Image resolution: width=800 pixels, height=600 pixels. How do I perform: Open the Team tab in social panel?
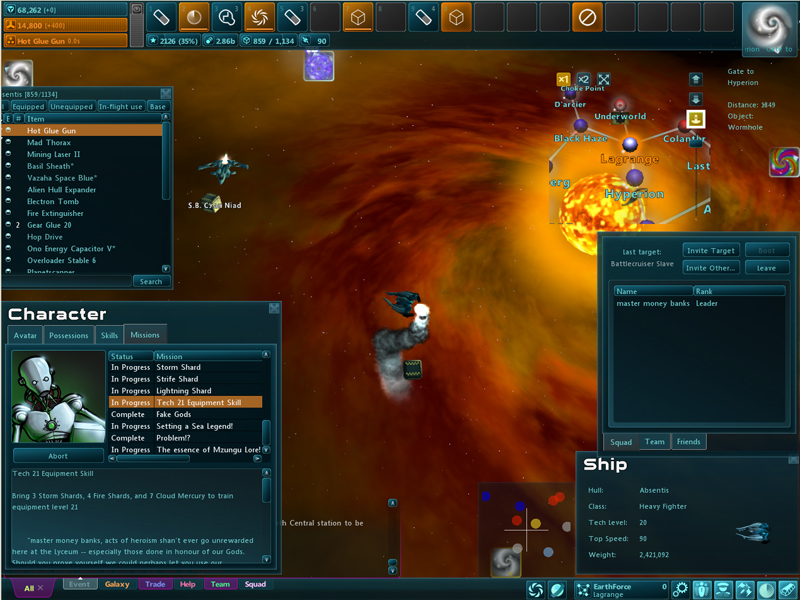pos(654,441)
